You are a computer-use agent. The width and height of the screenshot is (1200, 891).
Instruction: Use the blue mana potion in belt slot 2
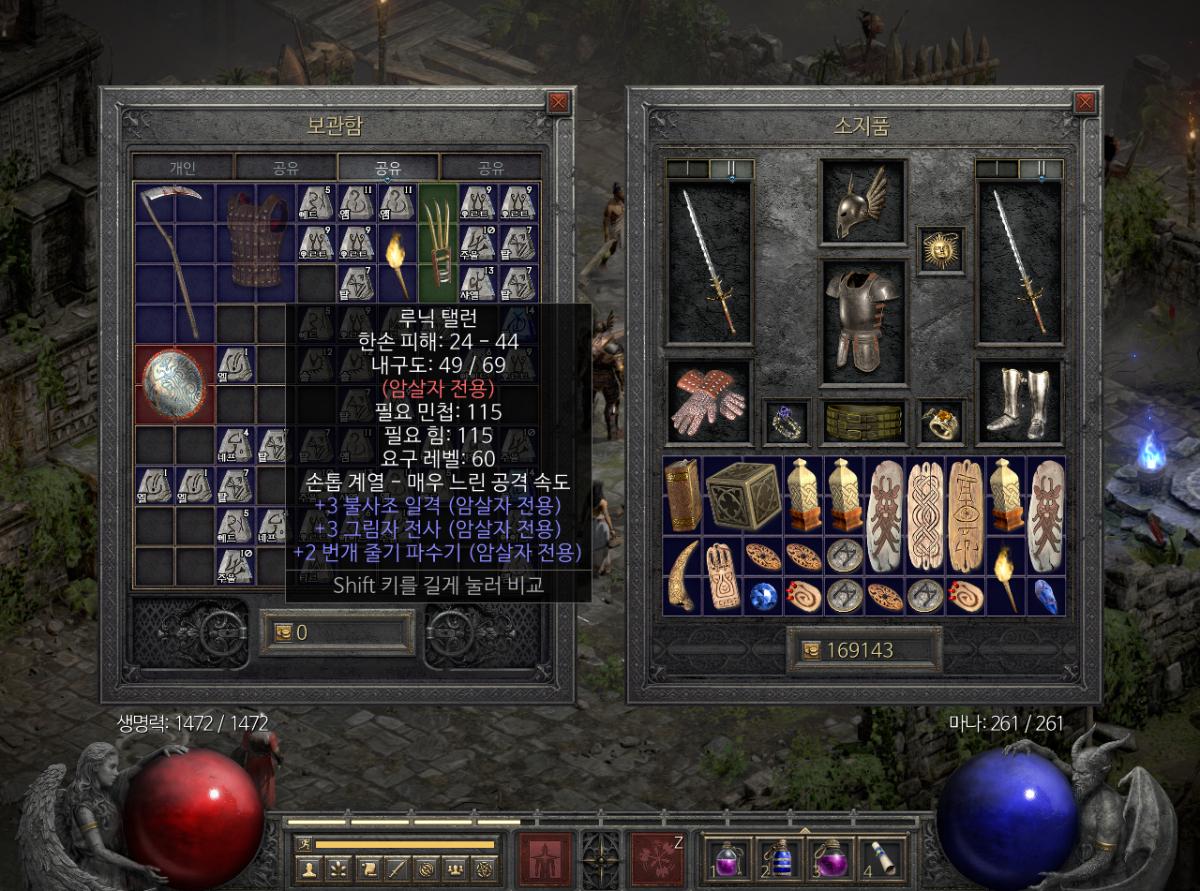[x=778, y=857]
